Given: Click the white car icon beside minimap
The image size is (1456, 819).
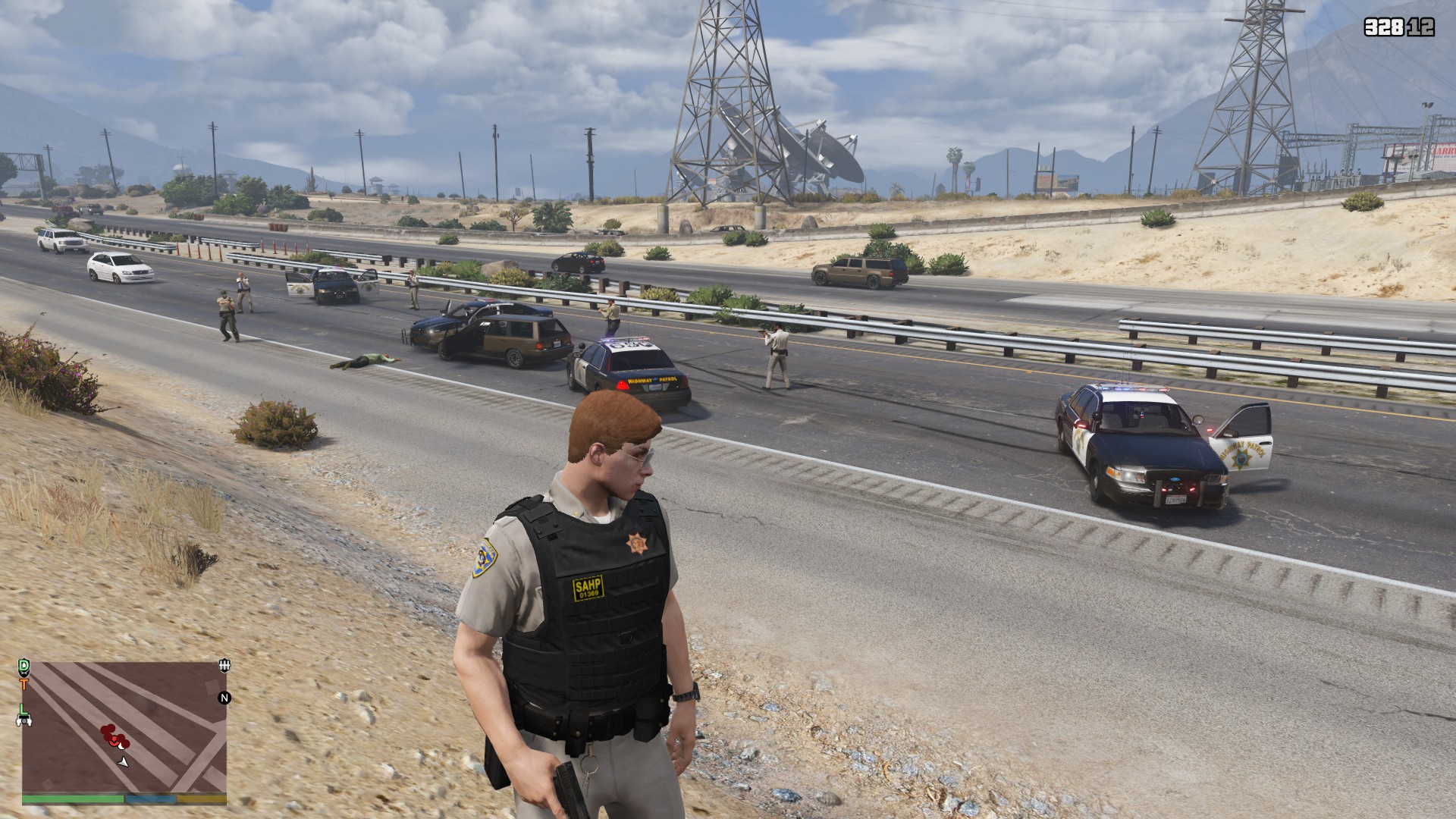Looking at the screenshot, I should (24, 720).
